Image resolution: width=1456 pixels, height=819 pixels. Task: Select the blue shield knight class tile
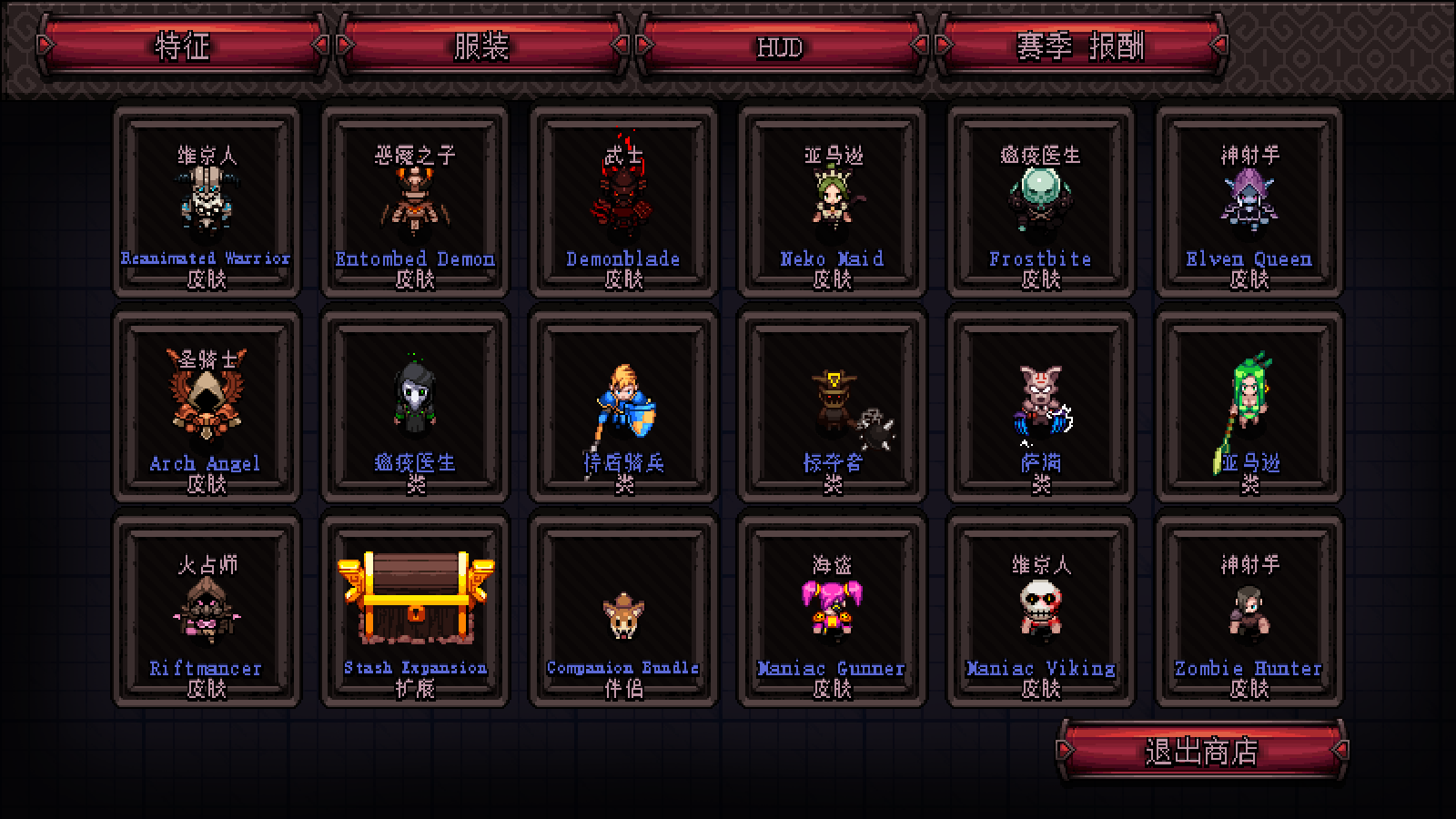pyautogui.click(x=623, y=407)
